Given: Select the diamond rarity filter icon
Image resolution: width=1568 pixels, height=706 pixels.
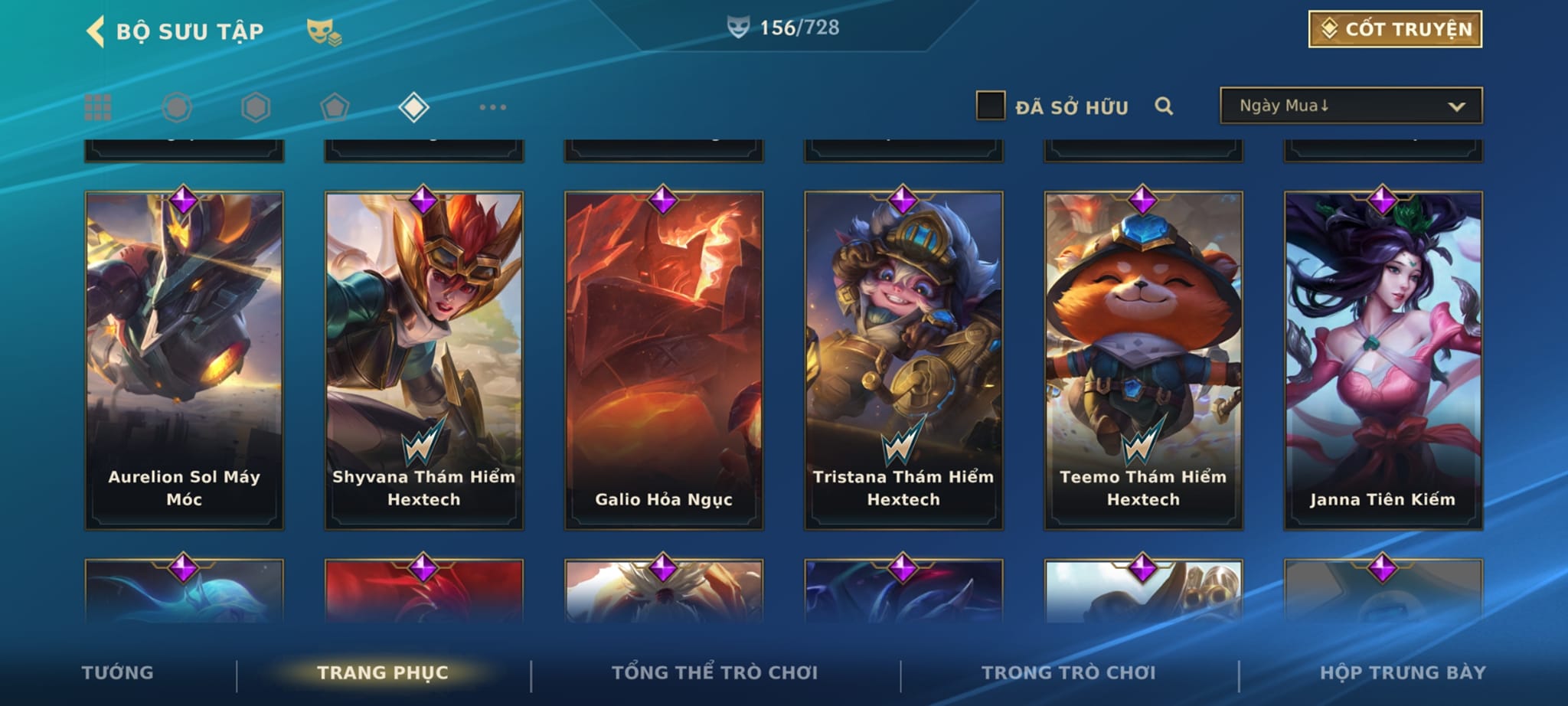Looking at the screenshot, I should (413, 107).
